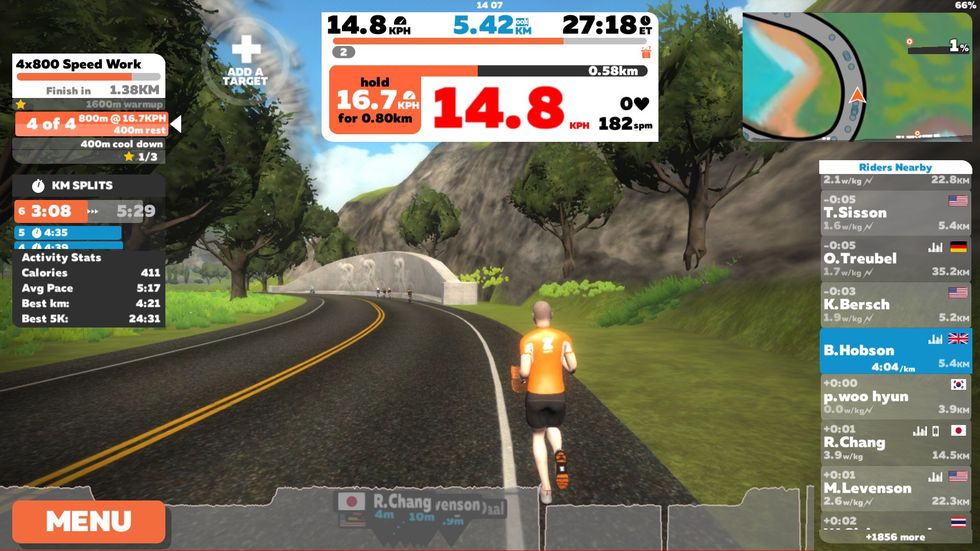Viewport: 980px width, 551px height.
Task: Open the 4x800 Speed Work workout panel
Action: tap(88, 65)
